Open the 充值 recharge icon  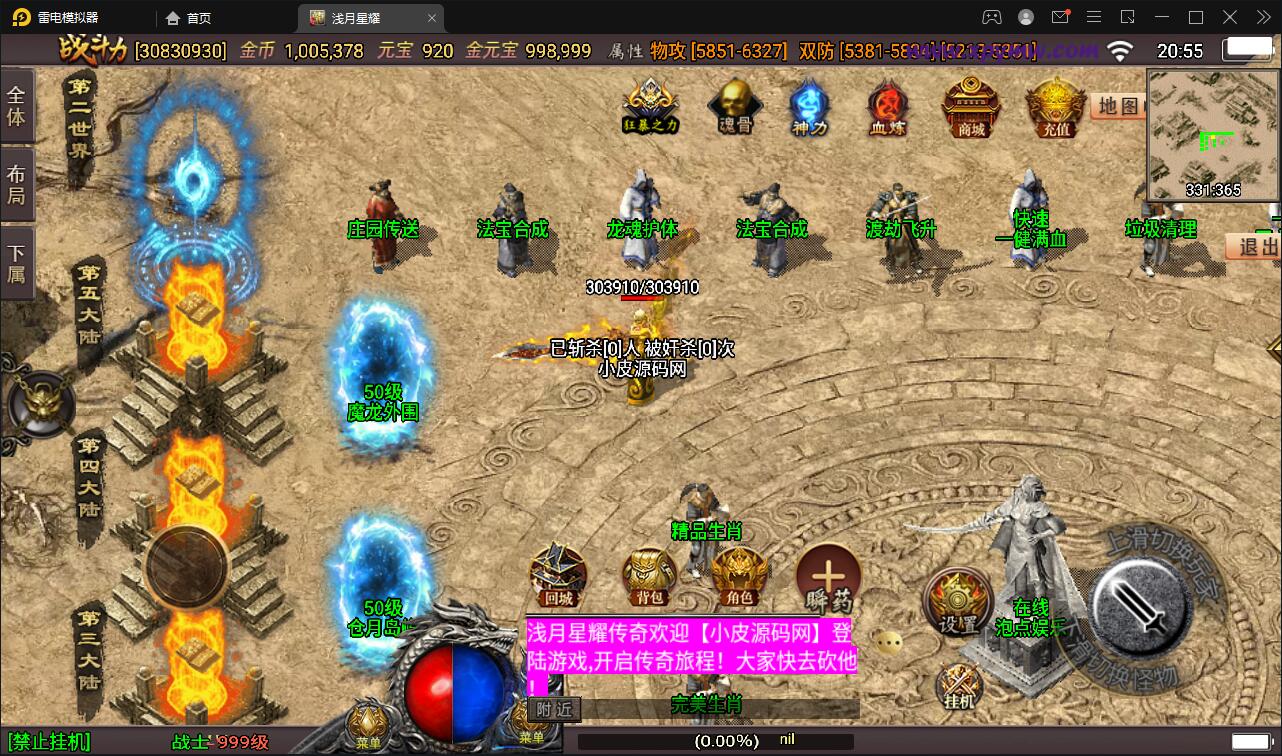pos(1055,106)
